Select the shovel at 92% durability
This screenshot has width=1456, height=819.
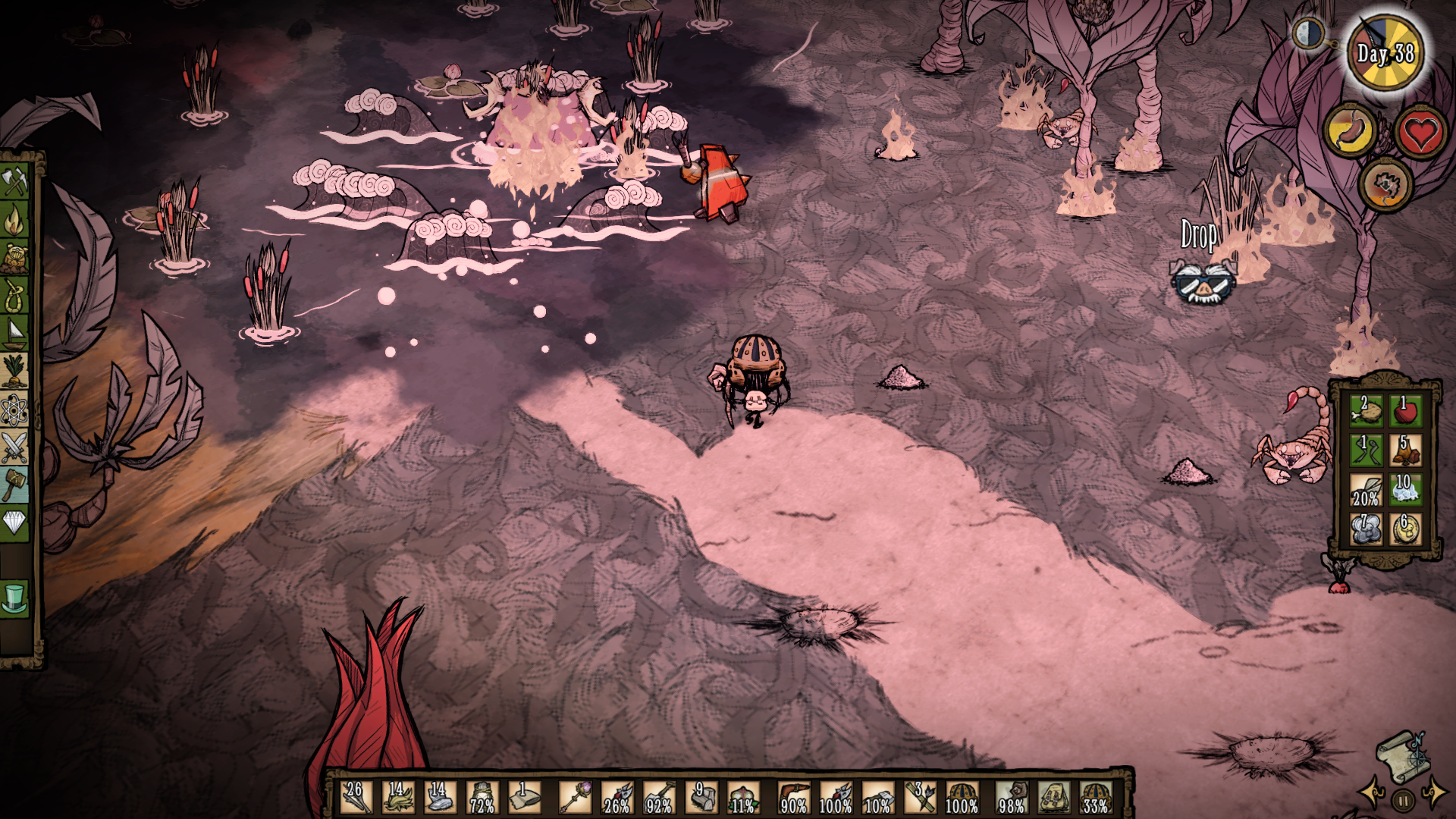click(x=658, y=798)
